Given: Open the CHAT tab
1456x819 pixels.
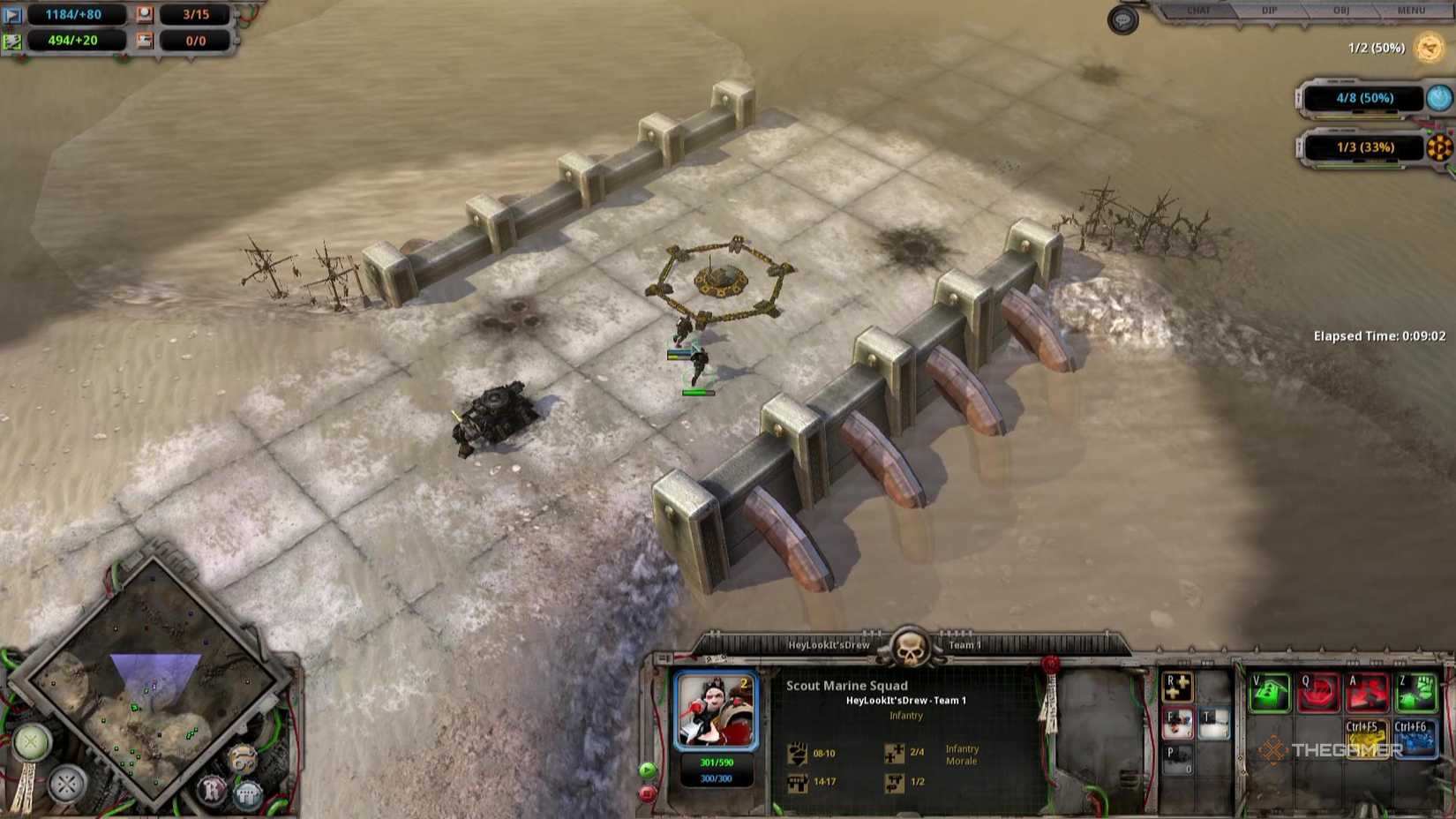Looking at the screenshot, I should click(1198, 11).
